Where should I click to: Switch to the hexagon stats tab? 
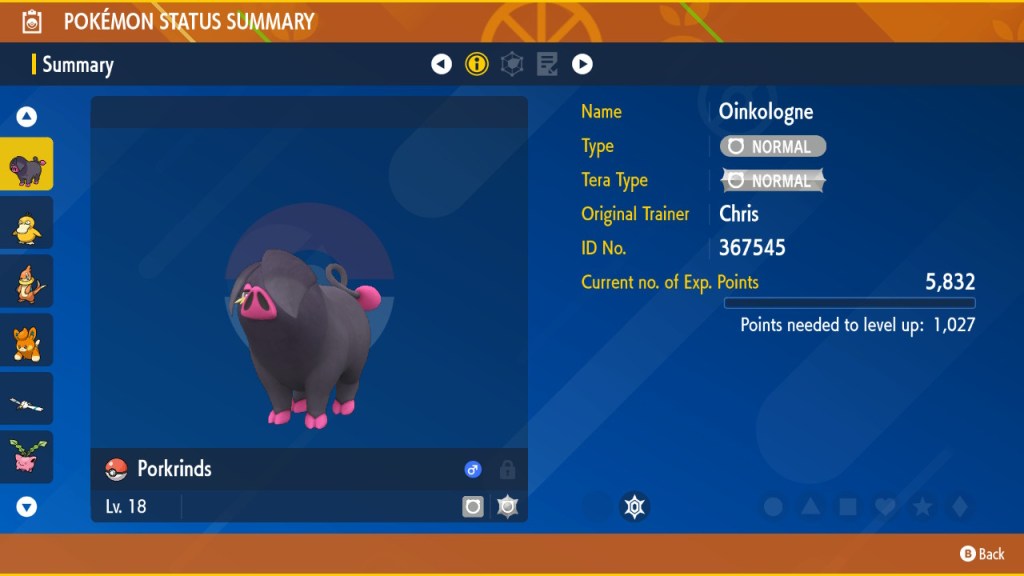[512, 65]
